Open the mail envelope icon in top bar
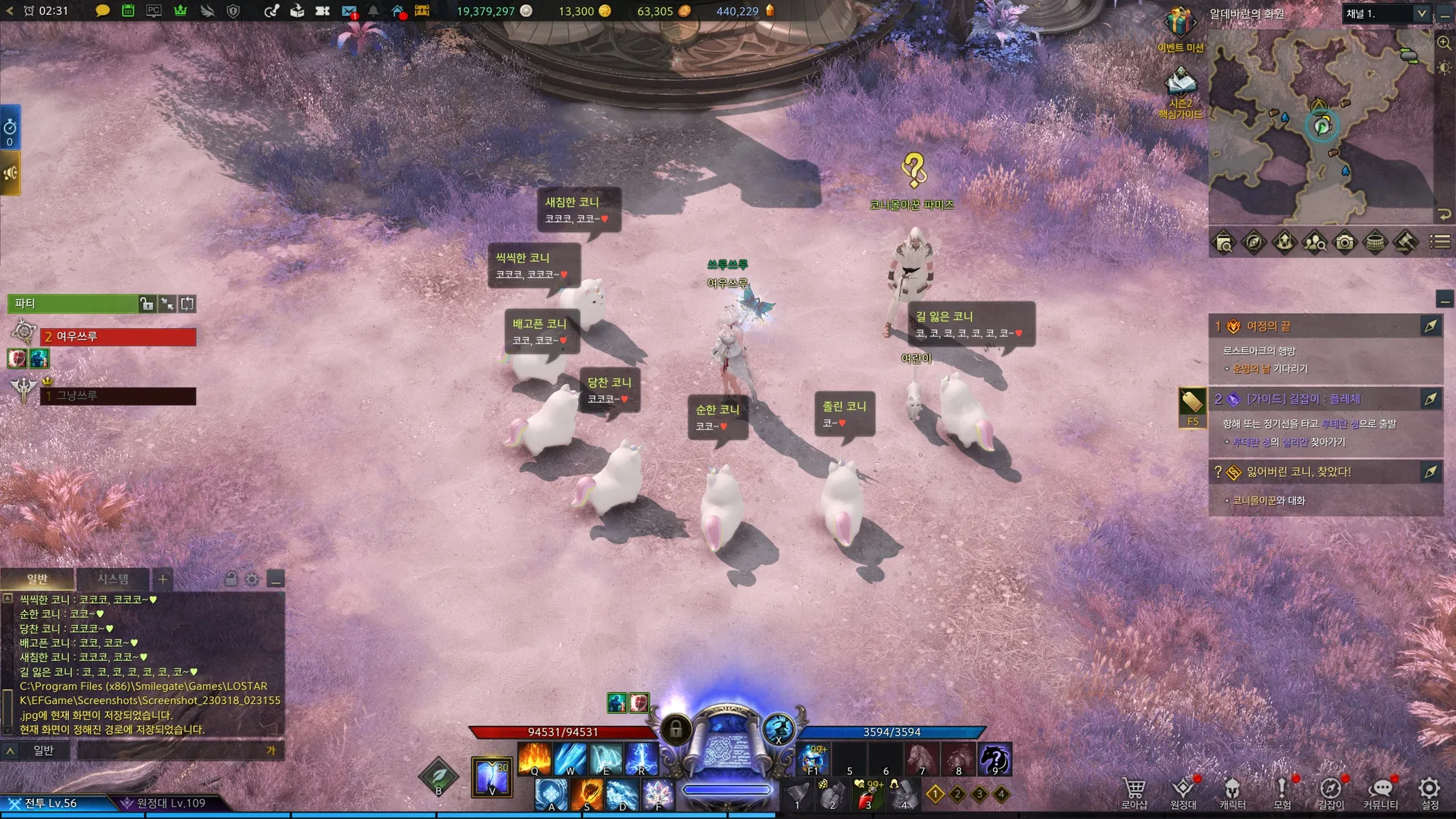1456x819 pixels. coord(348,11)
